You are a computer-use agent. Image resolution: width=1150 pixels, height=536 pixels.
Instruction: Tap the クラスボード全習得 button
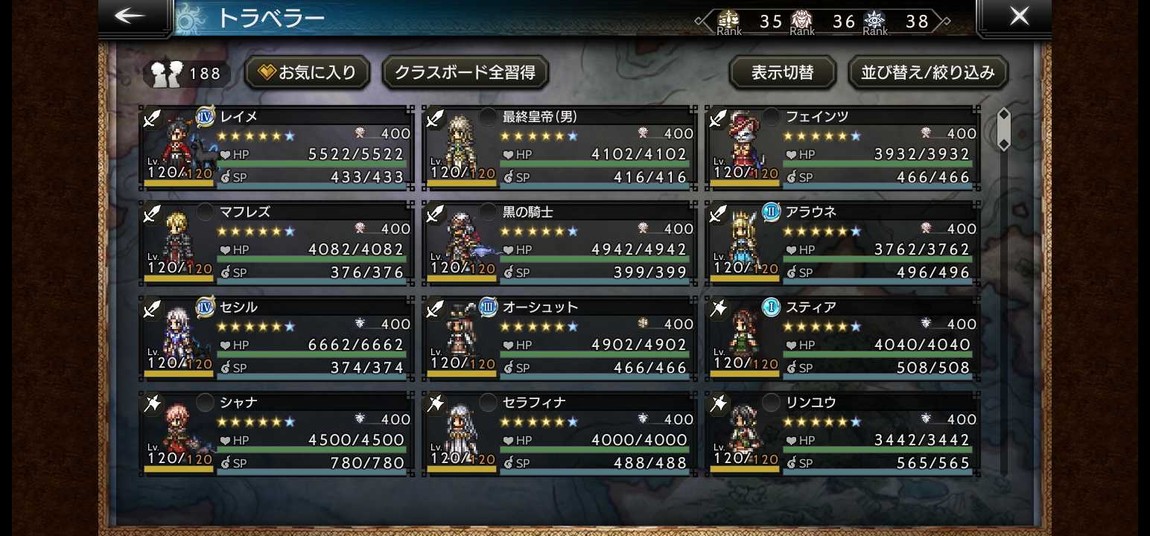click(464, 73)
